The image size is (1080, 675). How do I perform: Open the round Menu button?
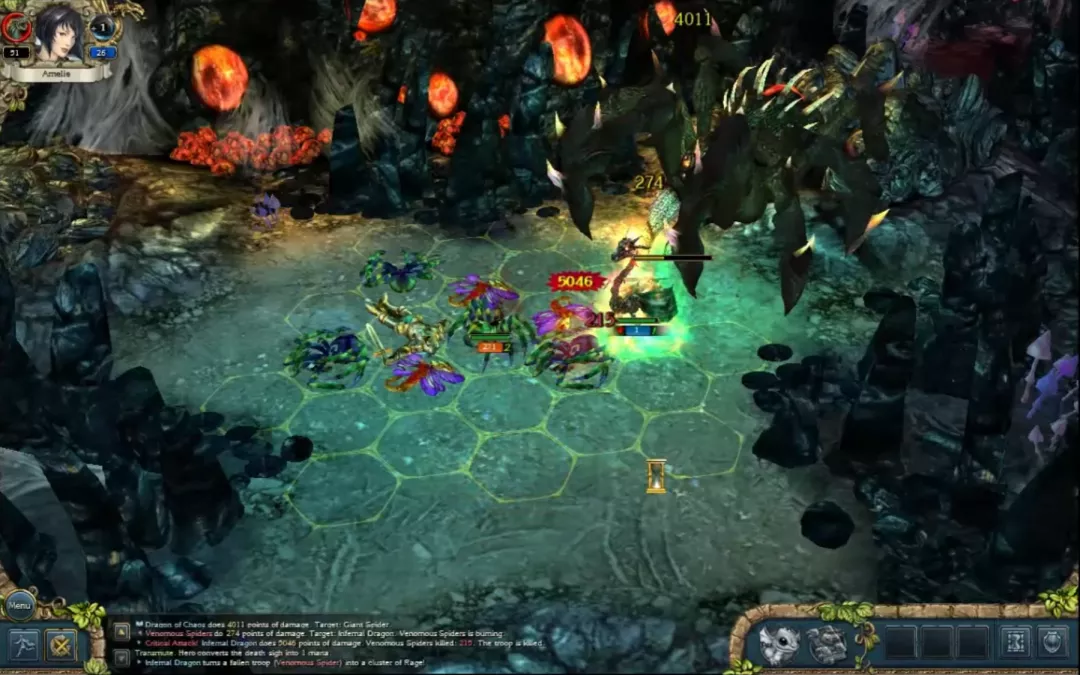pyautogui.click(x=21, y=604)
